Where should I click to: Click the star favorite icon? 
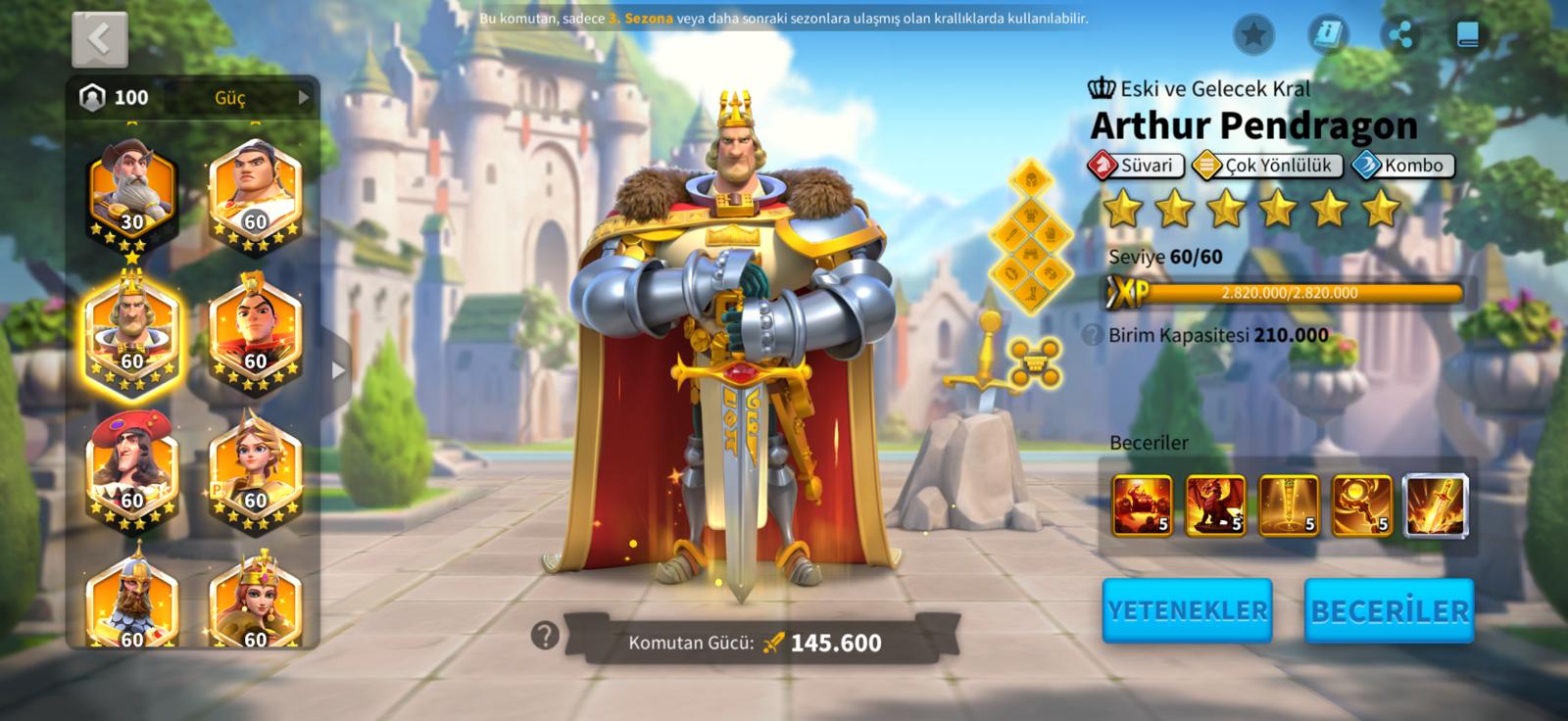(x=1253, y=35)
